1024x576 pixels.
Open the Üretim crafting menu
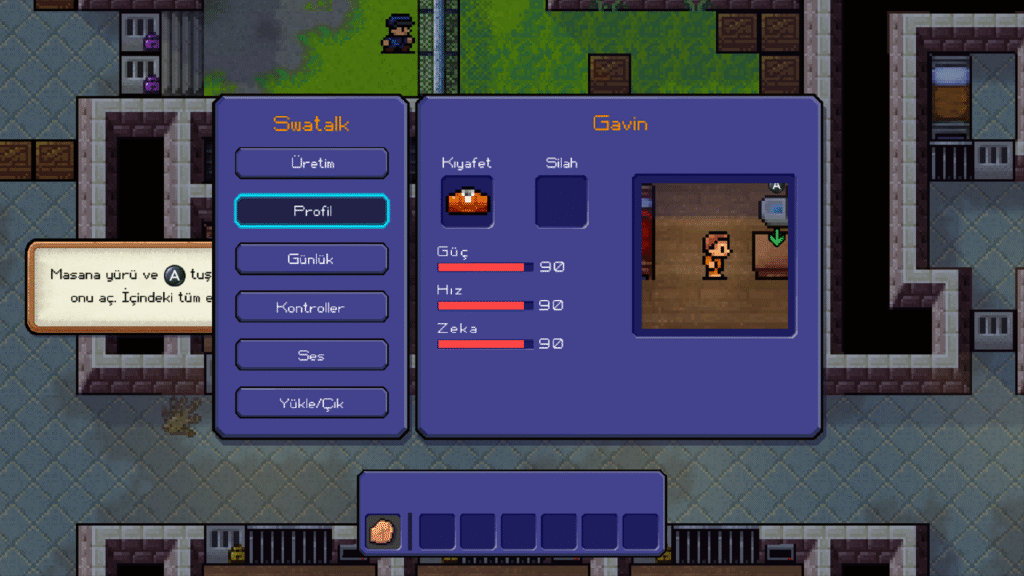click(312, 163)
